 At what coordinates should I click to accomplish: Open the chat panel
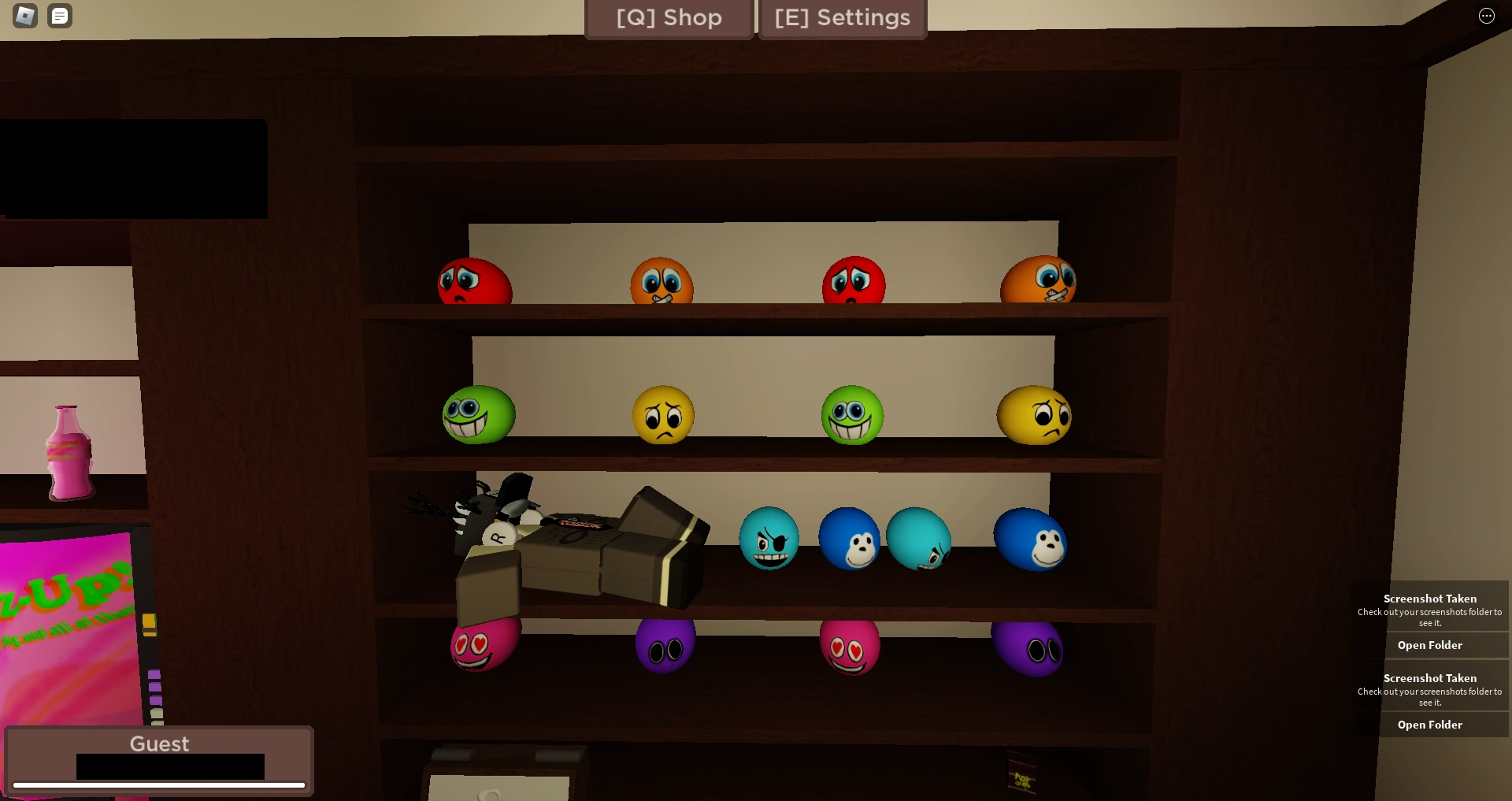click(x=60, y=16)
